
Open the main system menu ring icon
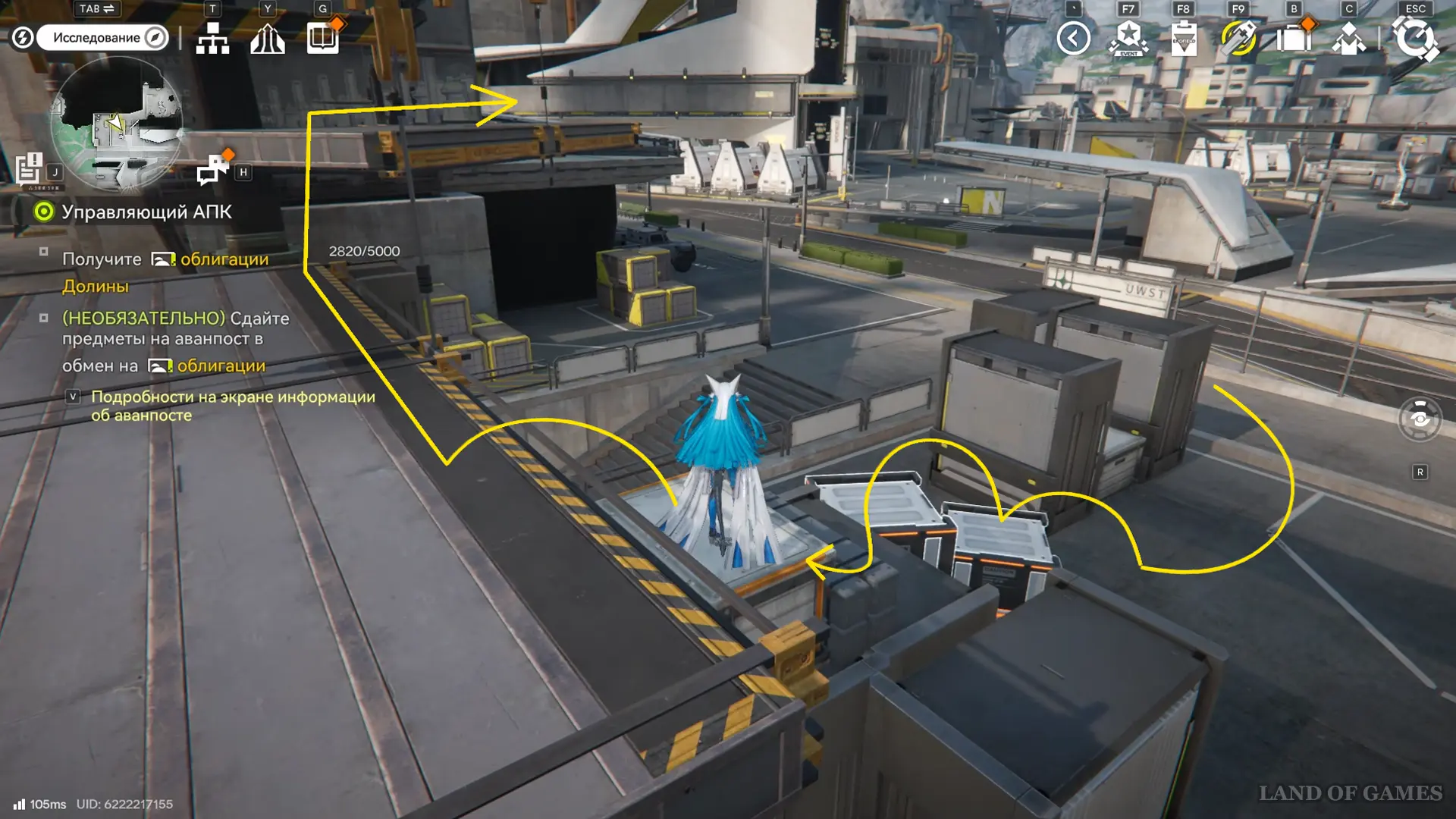pyautogui.click(x=1415, y=38)
